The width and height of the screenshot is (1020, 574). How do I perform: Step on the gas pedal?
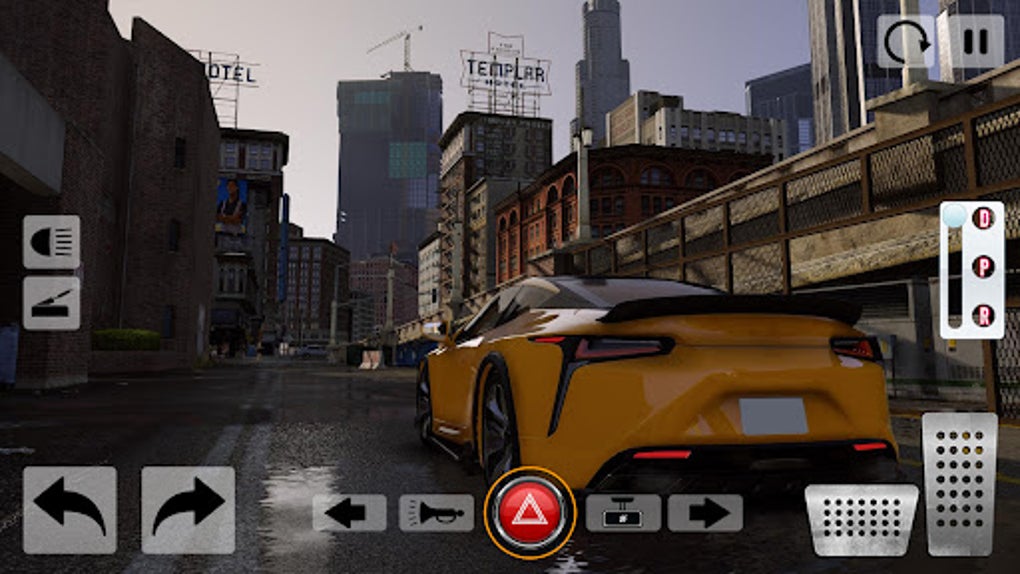[959, 483]
